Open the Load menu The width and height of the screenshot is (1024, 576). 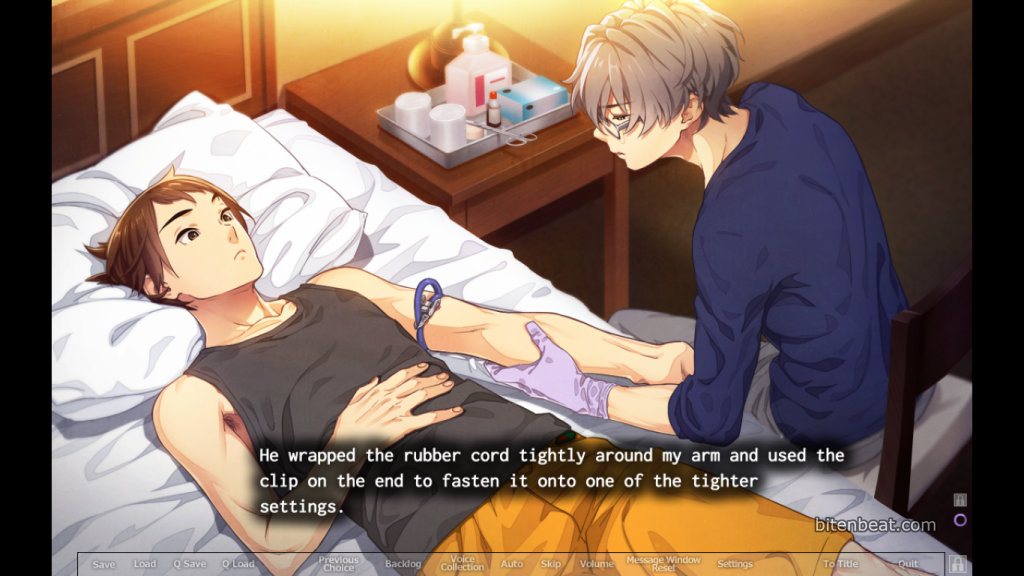(x=145, y=564)
